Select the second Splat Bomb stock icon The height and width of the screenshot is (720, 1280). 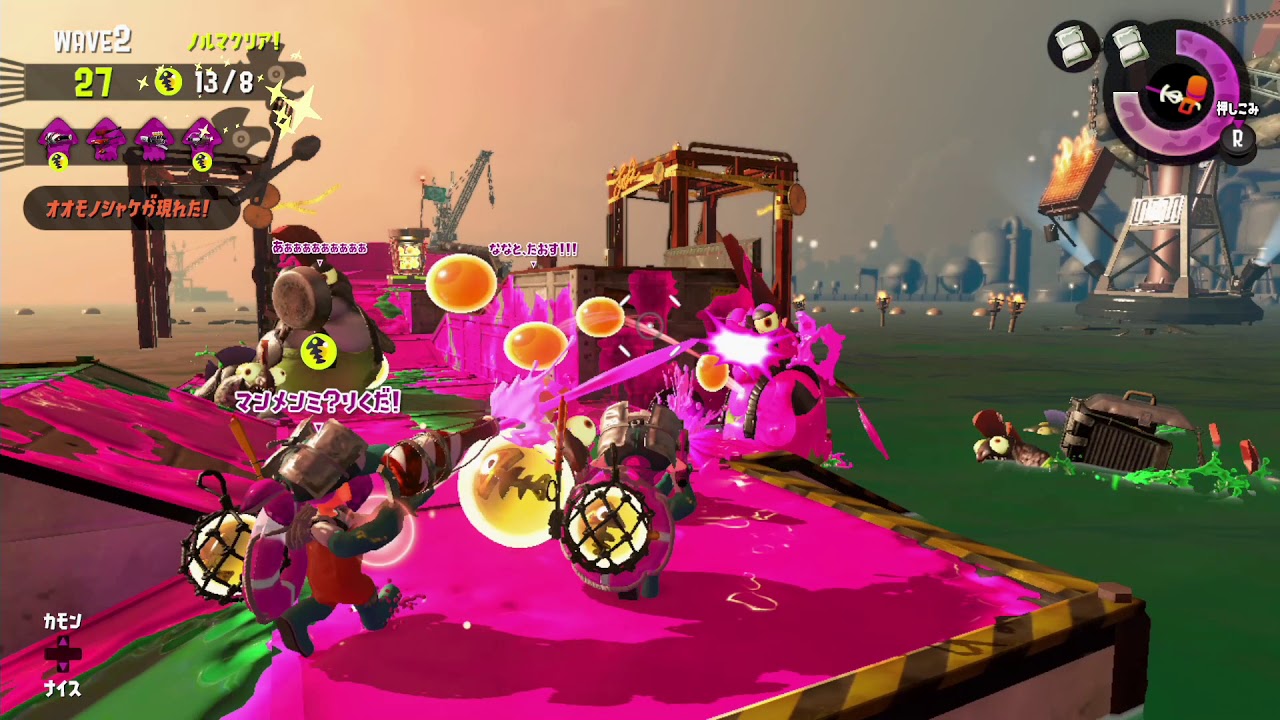[x=1130, y=48]
